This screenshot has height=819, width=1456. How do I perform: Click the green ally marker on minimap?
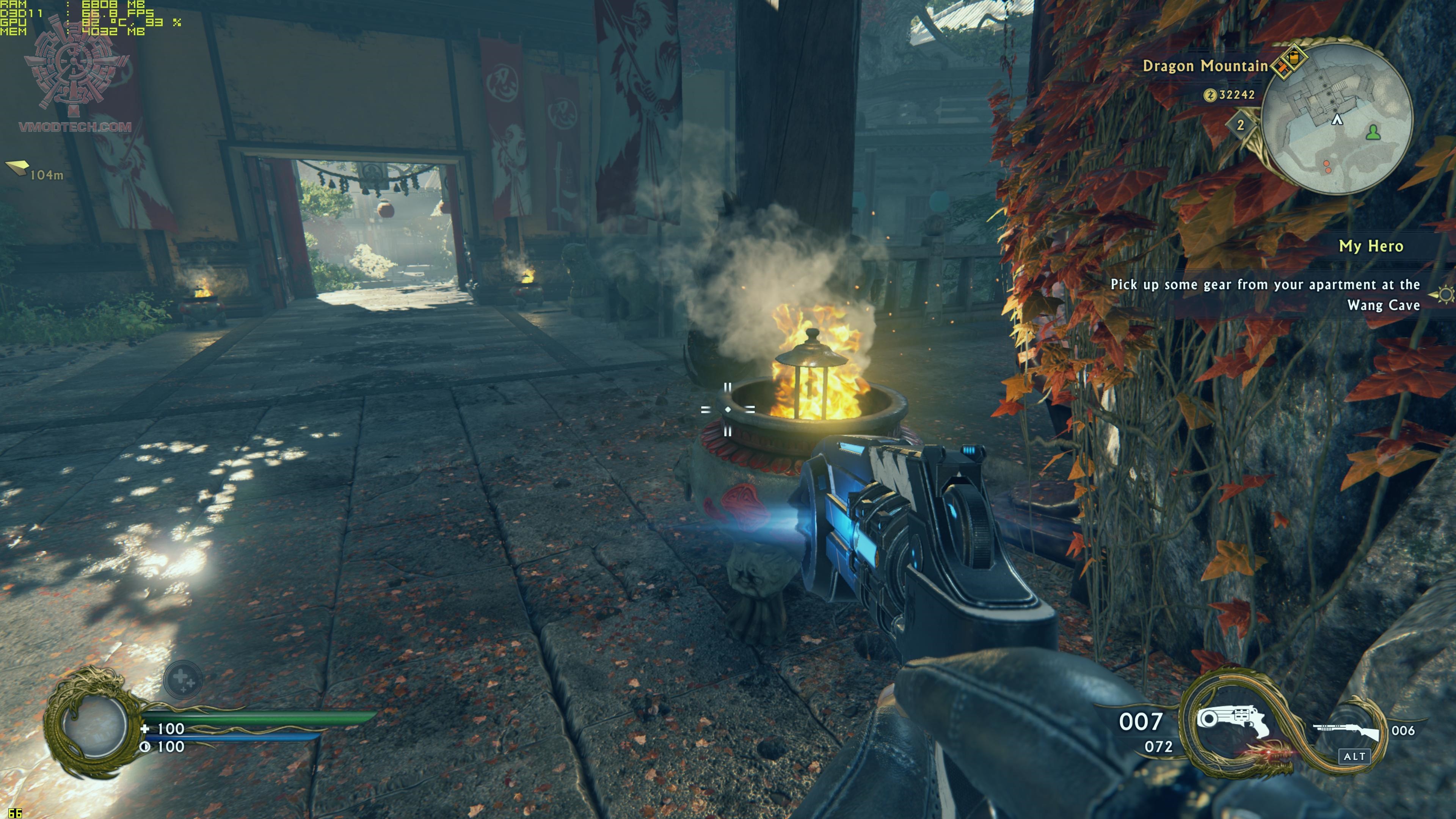(1373, 133)
